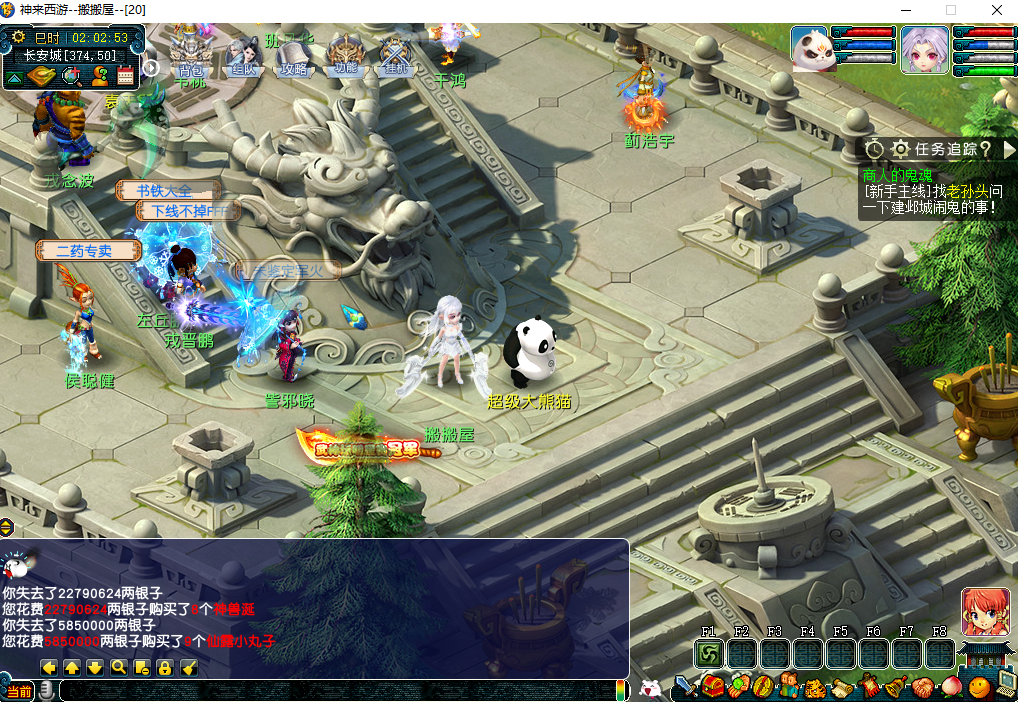Use the F1 green swirl skill slot
1018x702 pixels.
click(709, 654)
